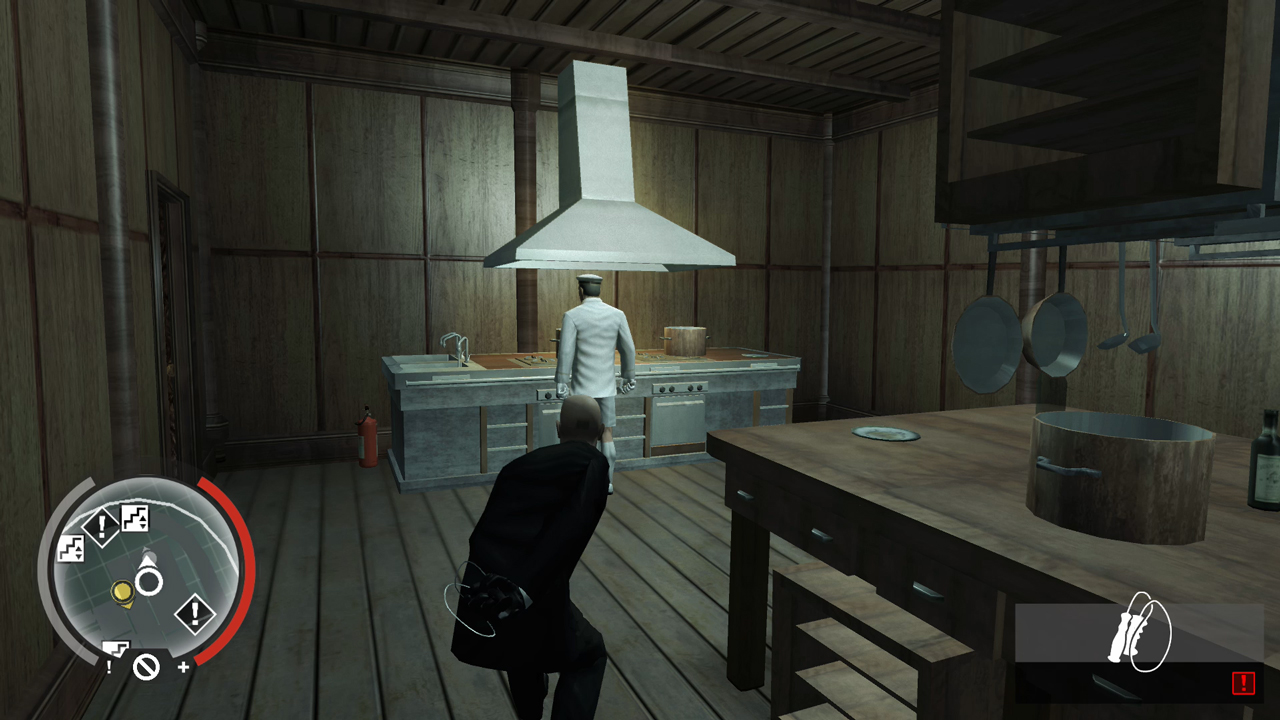
Task: Click the upper-left stairs icon on minimap
Action: [x=70, y=548]
